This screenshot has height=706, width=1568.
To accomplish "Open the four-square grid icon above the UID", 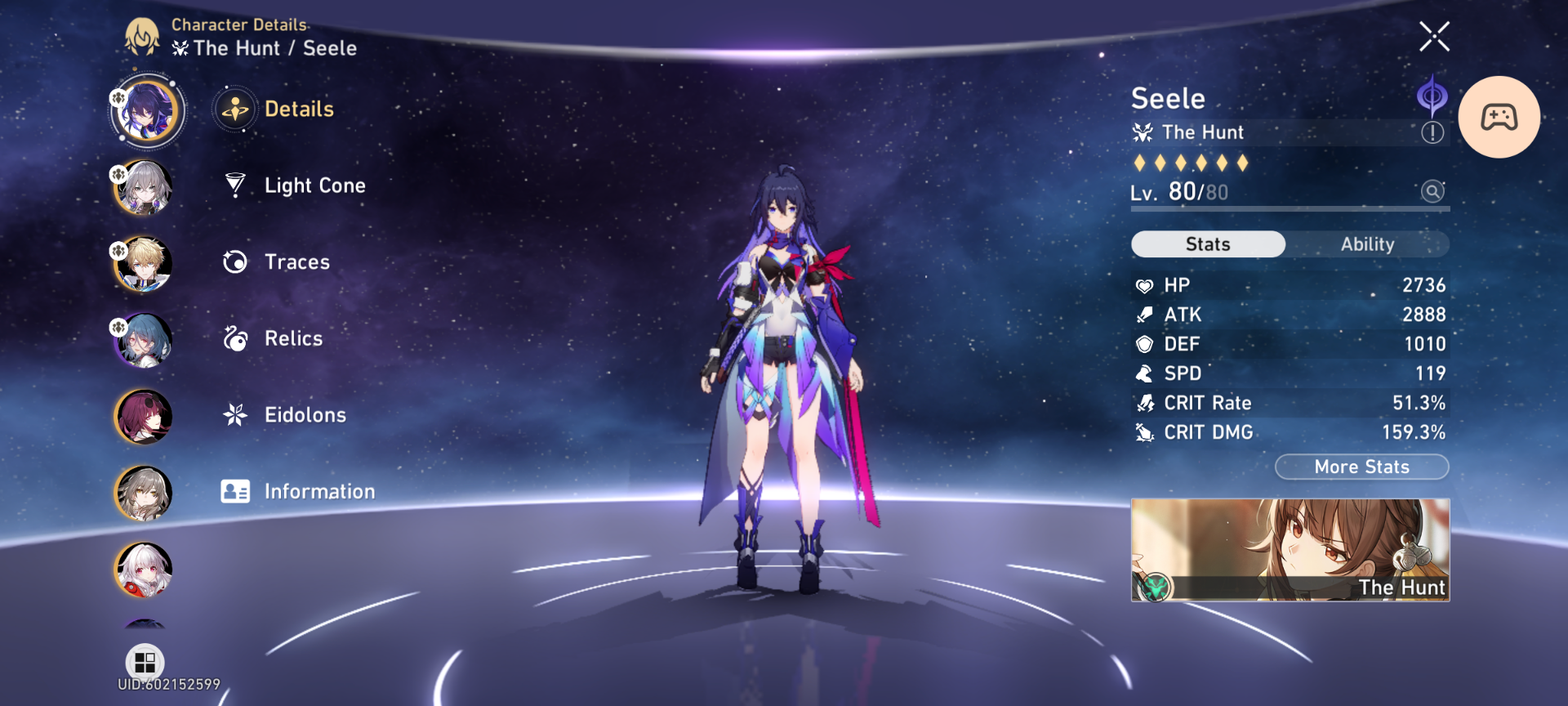I will [144, 662].
